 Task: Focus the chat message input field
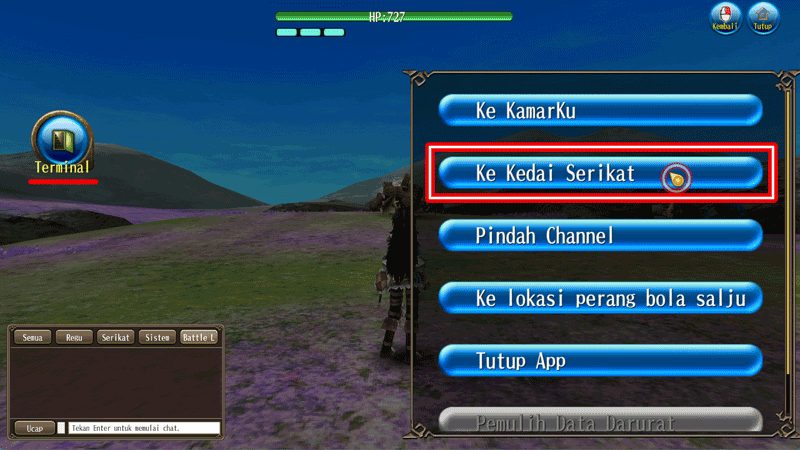144,428
